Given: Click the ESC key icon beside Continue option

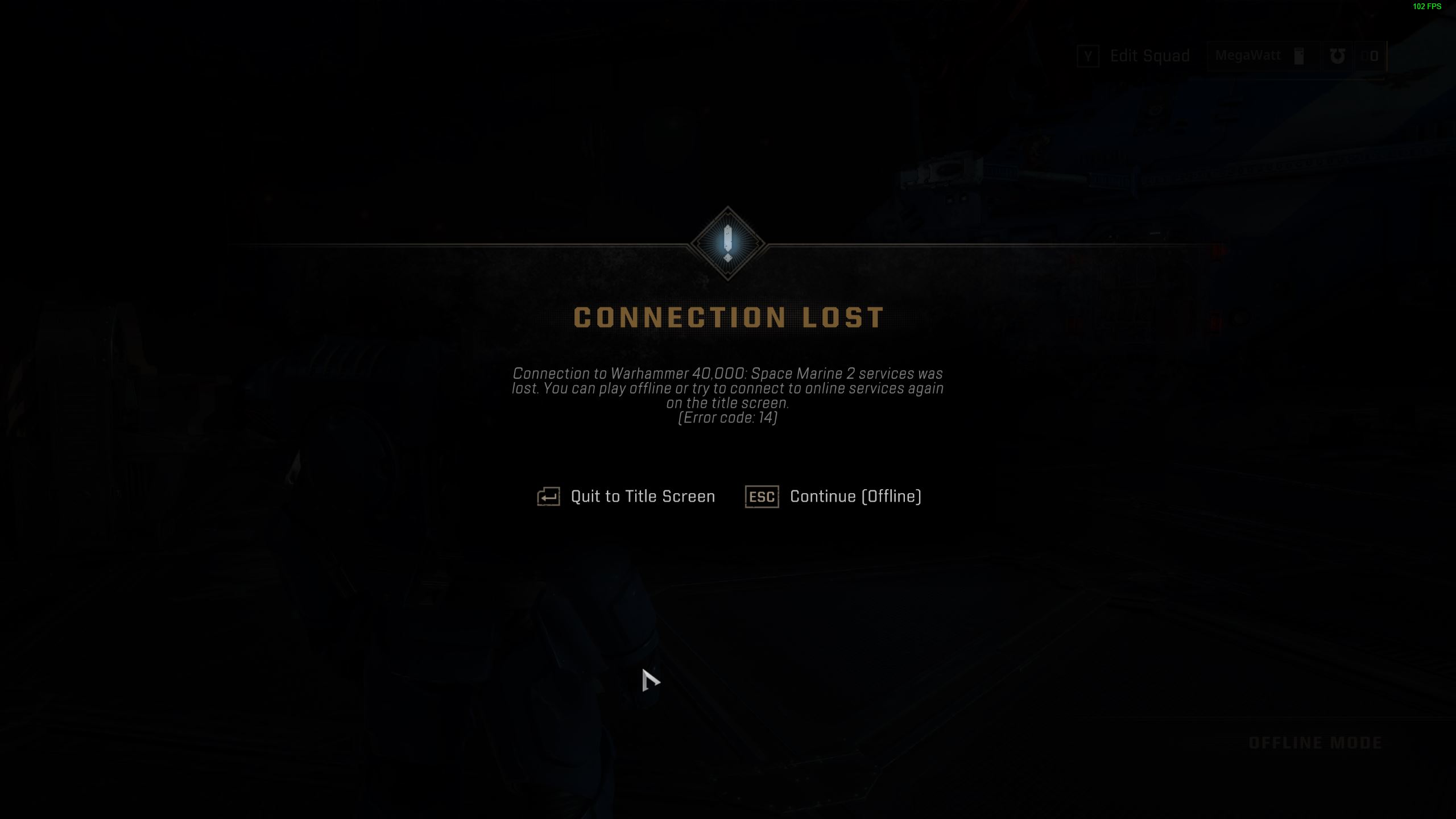Looking at the screenshot, I should pyautogui.click(x=761, y=497).
